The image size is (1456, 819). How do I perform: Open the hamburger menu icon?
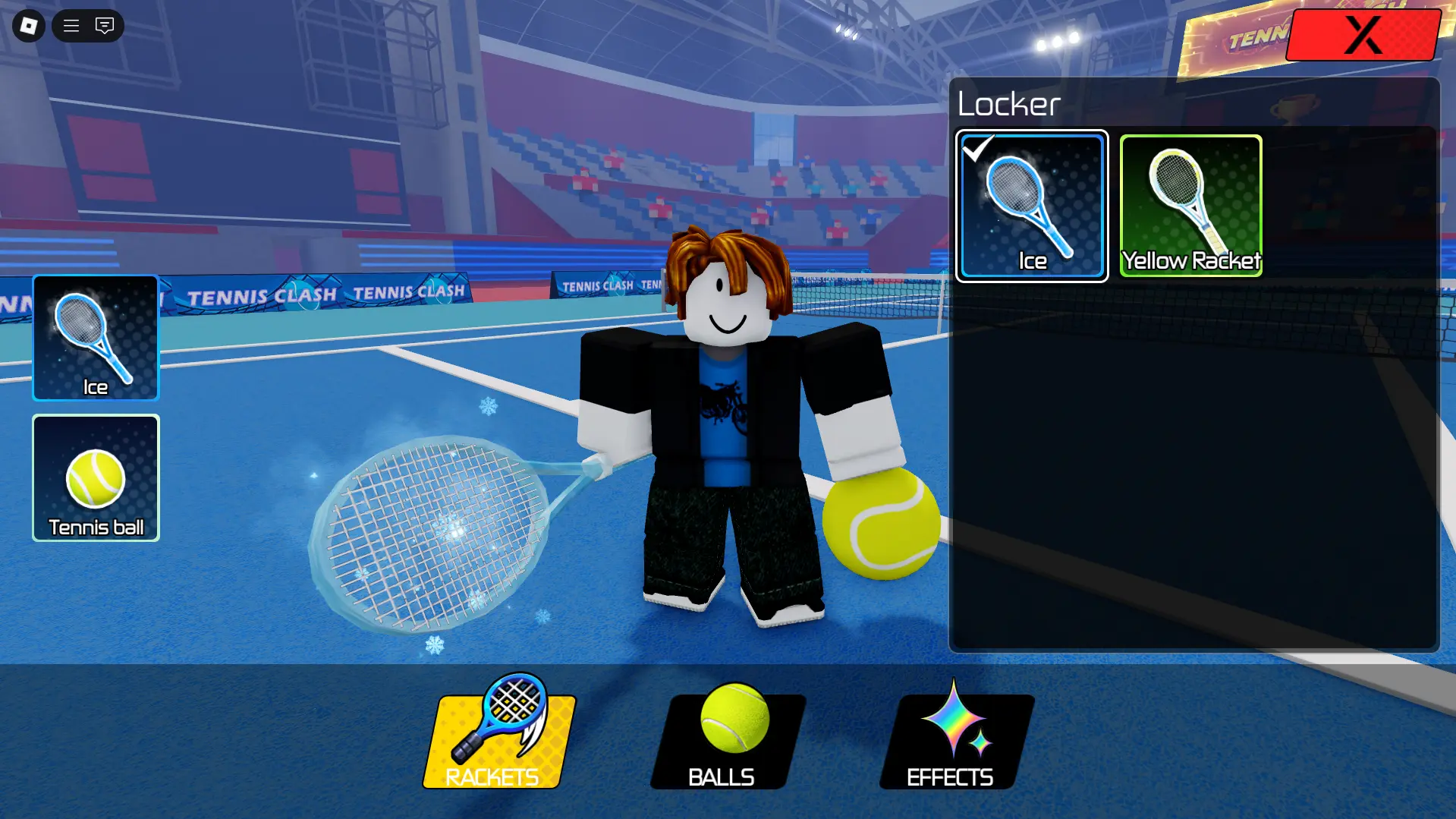pyautogui.click(x=71, y=26)
